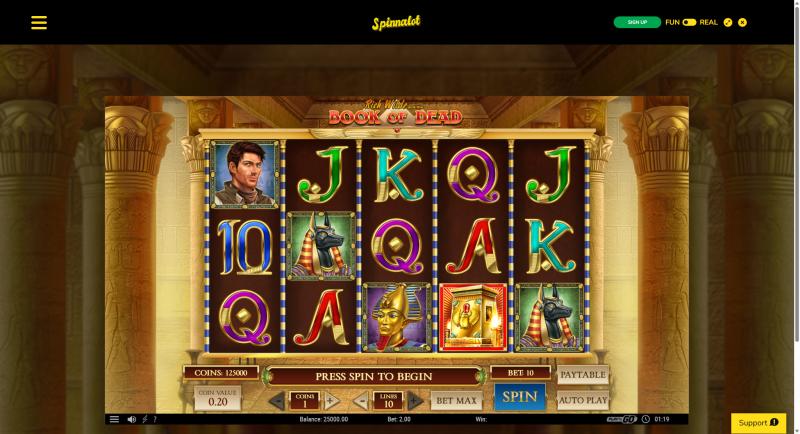Click the BET MAX button
This screenshot has width=800, height=434.
[x=455, y=400]
